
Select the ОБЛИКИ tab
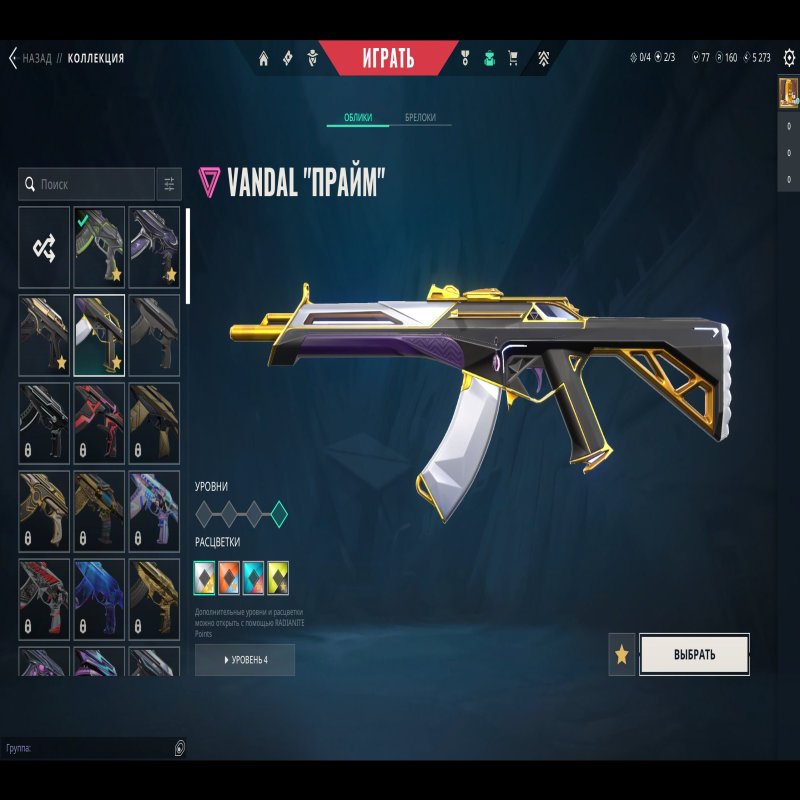[358, 118]
